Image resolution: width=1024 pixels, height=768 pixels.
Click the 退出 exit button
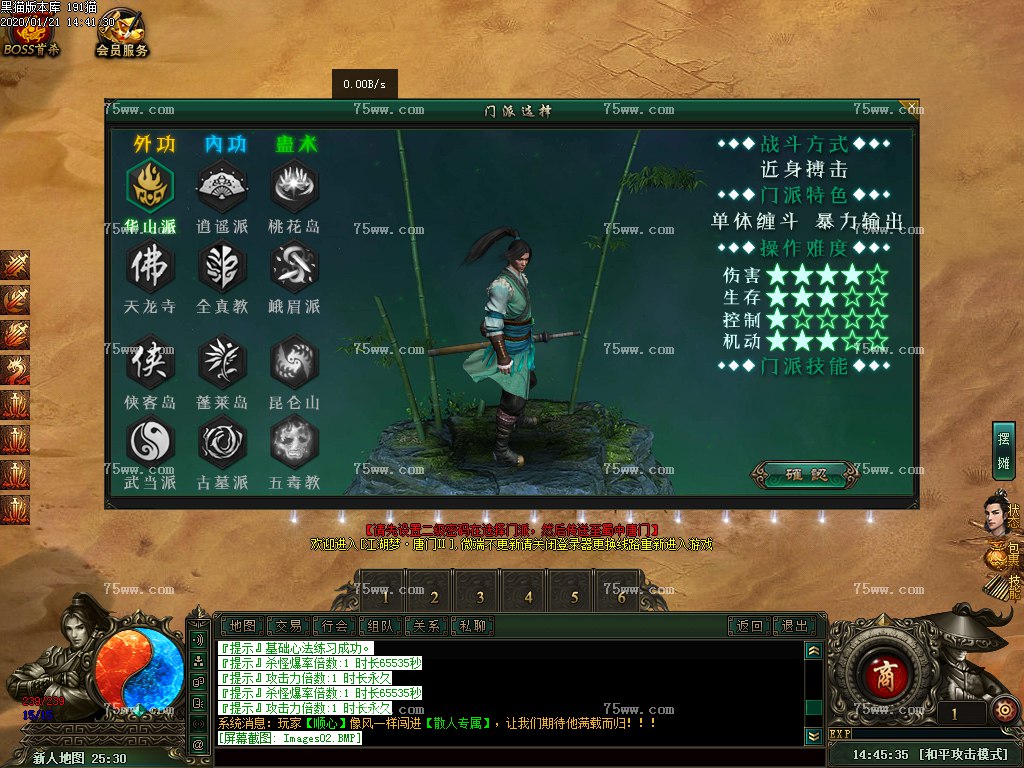coord(795,626)
